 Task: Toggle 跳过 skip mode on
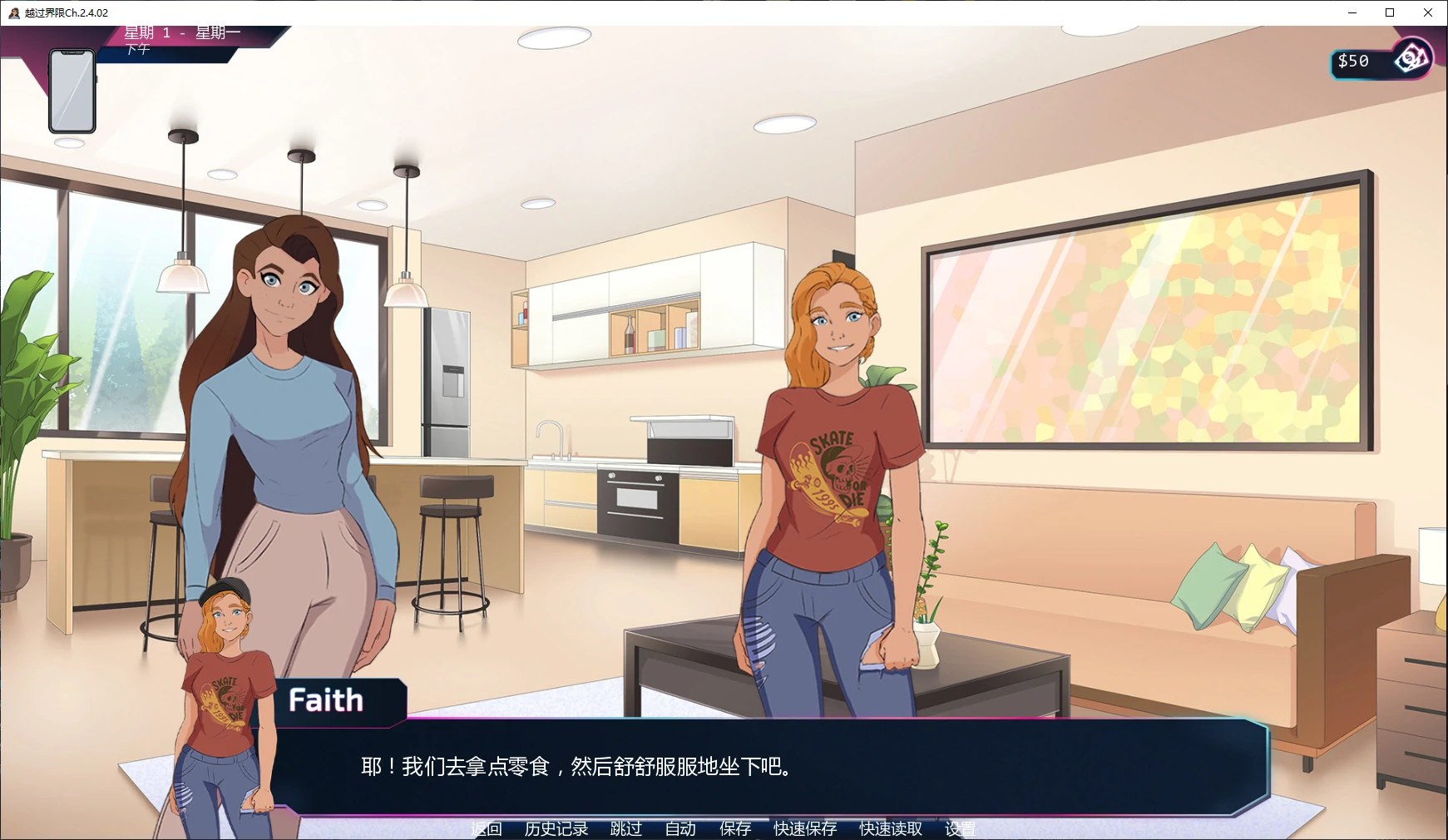[625, 828]
